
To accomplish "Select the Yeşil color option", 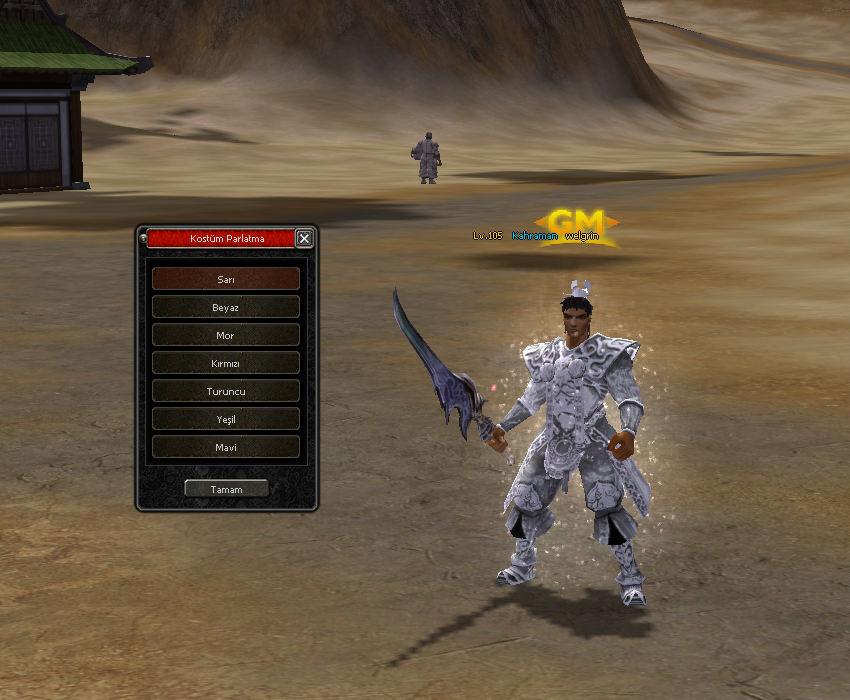I will pos(226,419).
